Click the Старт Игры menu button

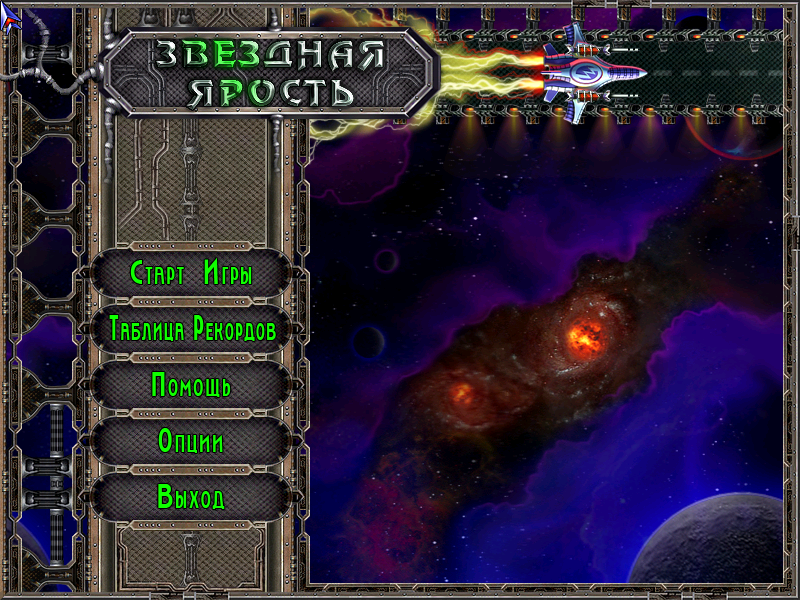191,273
